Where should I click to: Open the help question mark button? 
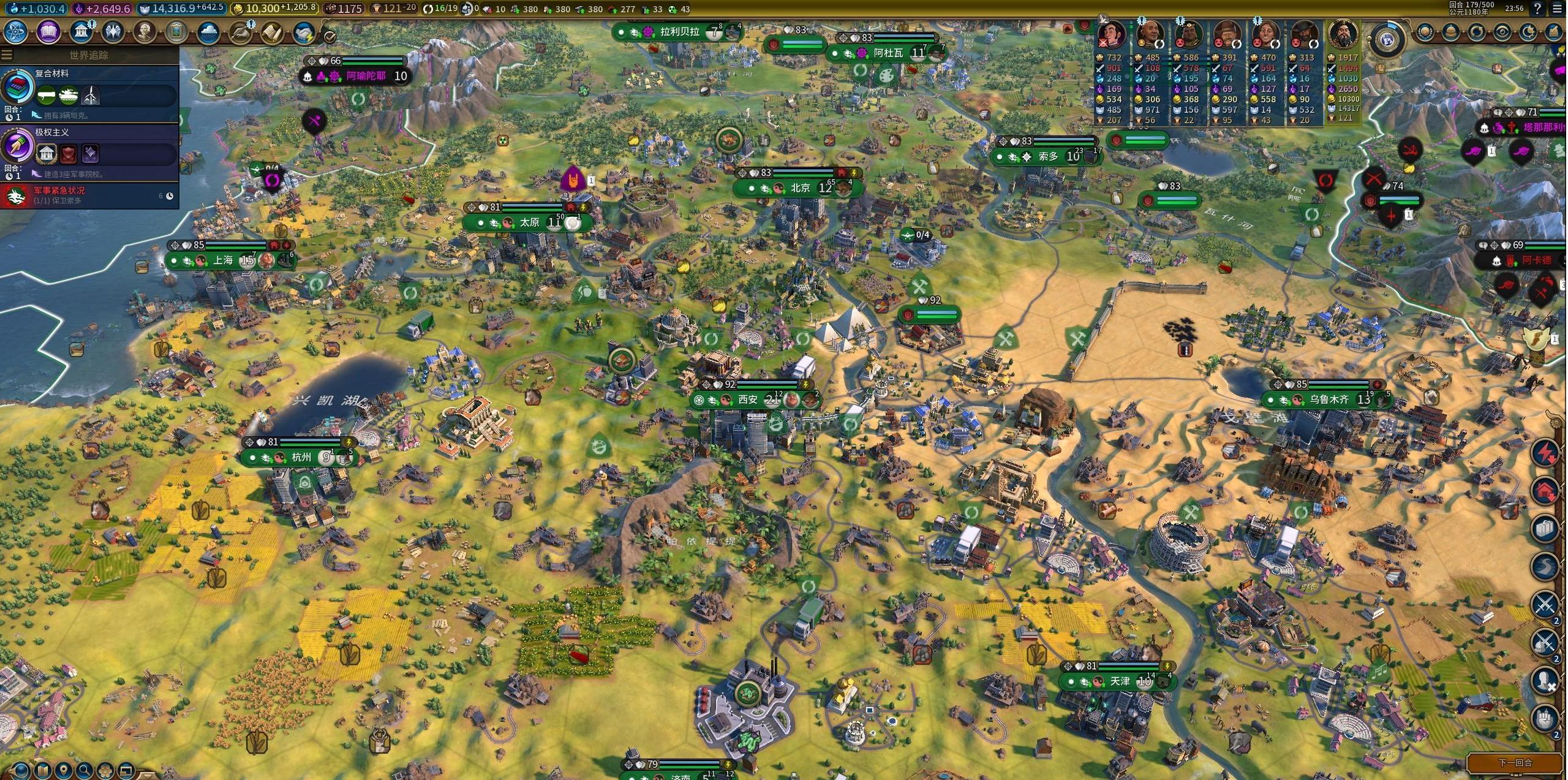(1538, 9)
